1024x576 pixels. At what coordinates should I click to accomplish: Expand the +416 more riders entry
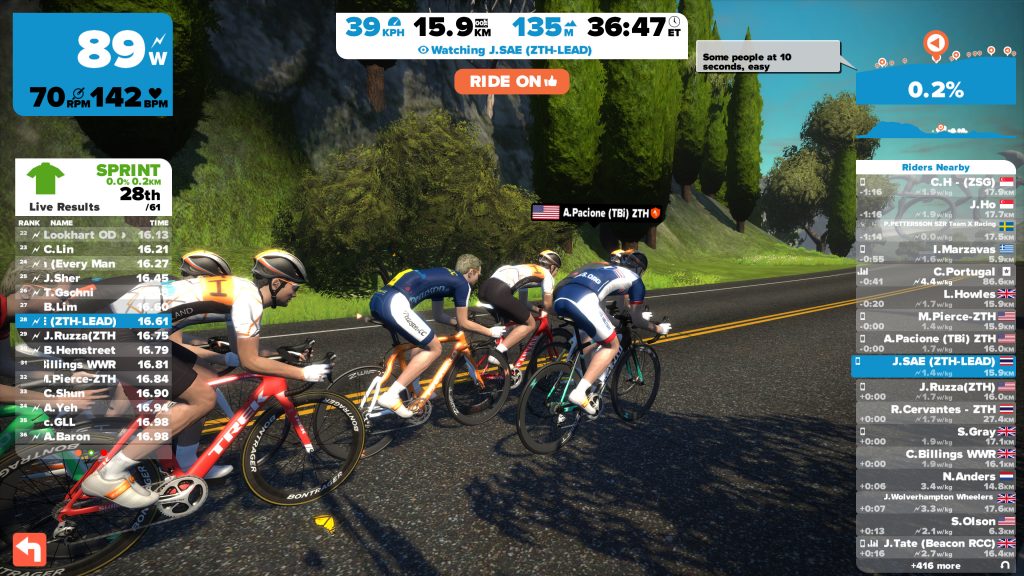935,566
